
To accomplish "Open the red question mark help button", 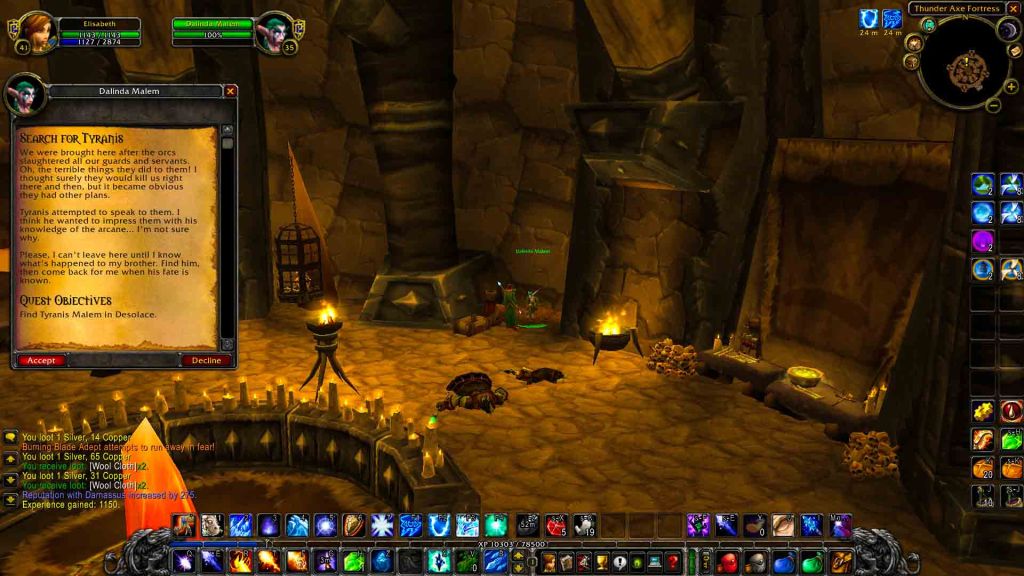I will click(x=673, y=562).
